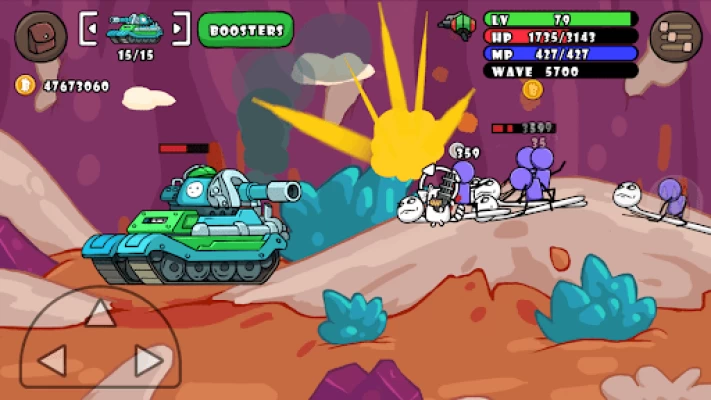Select the next tank with right arrow

pos(178,29)
